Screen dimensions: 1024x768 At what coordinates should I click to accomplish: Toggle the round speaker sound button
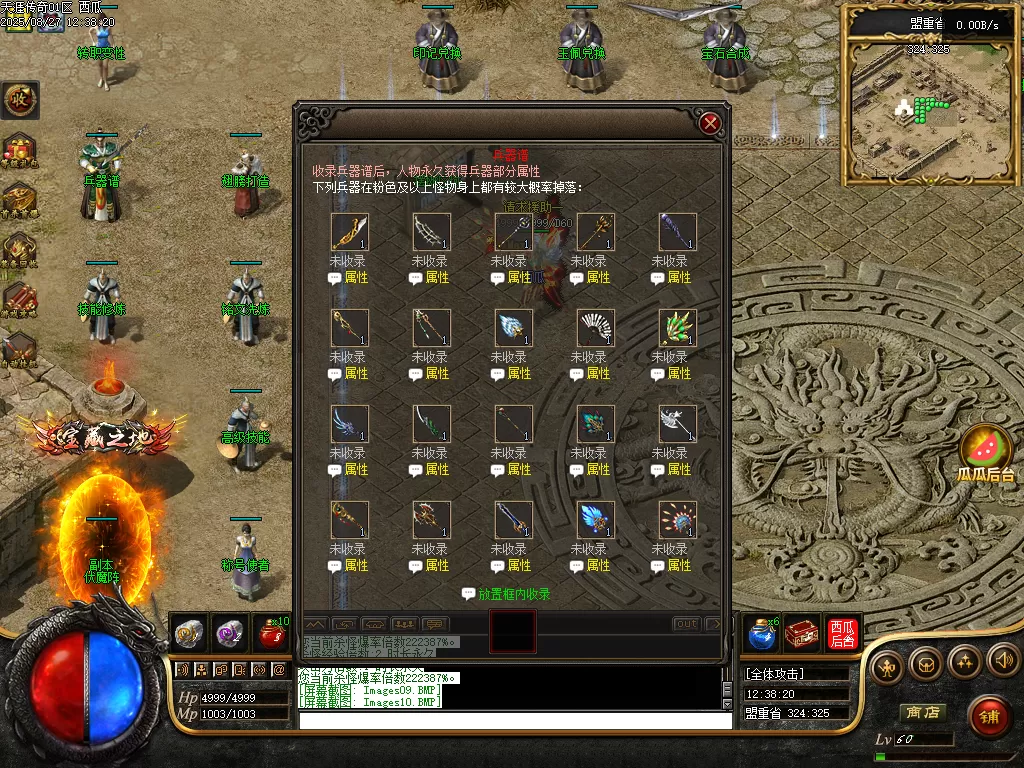1003,661
